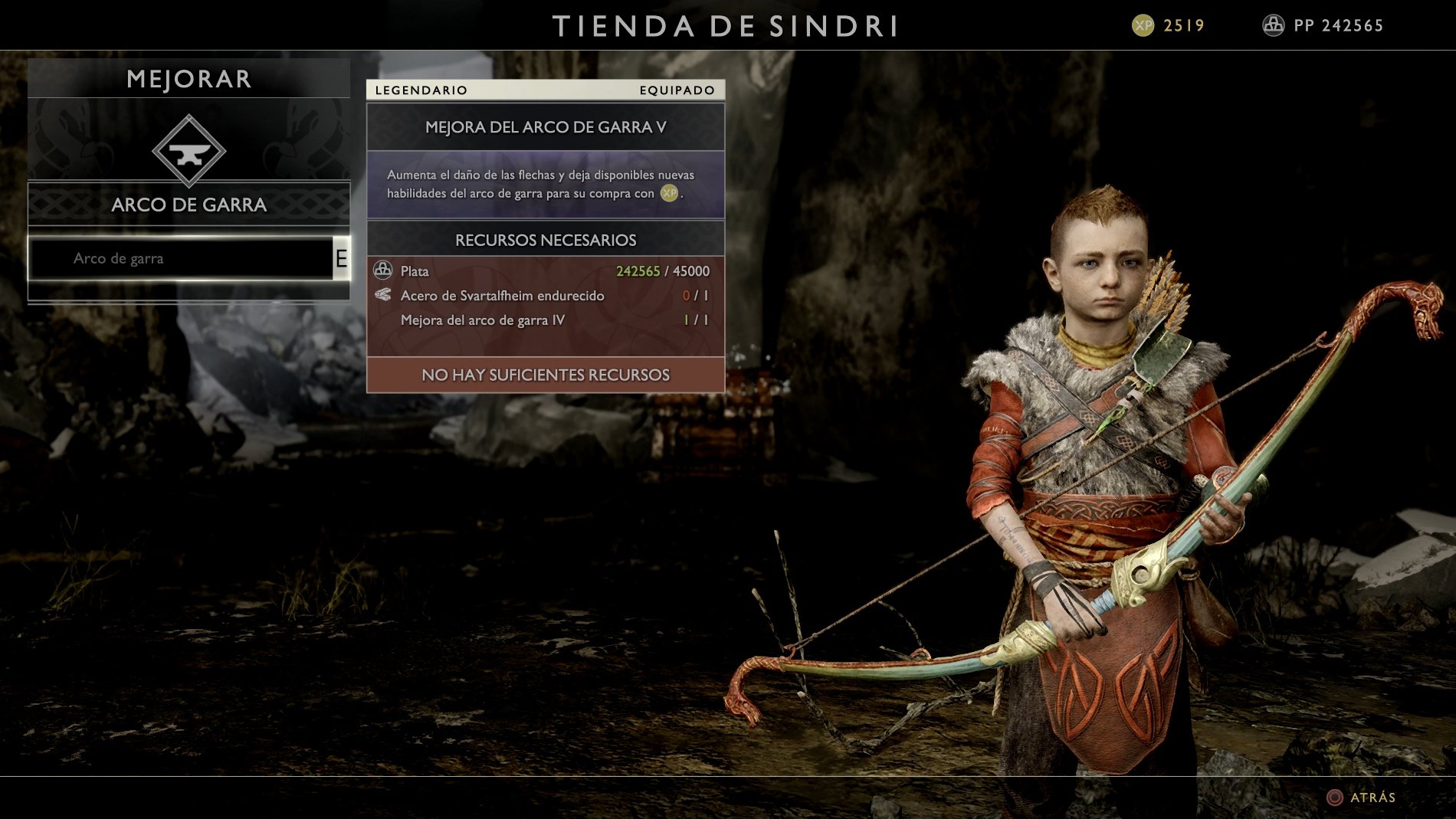Select the anvil upgrade icon above ARCO DE GARRA
This screenshot has width=1456, height=819.
pos(189,150)
